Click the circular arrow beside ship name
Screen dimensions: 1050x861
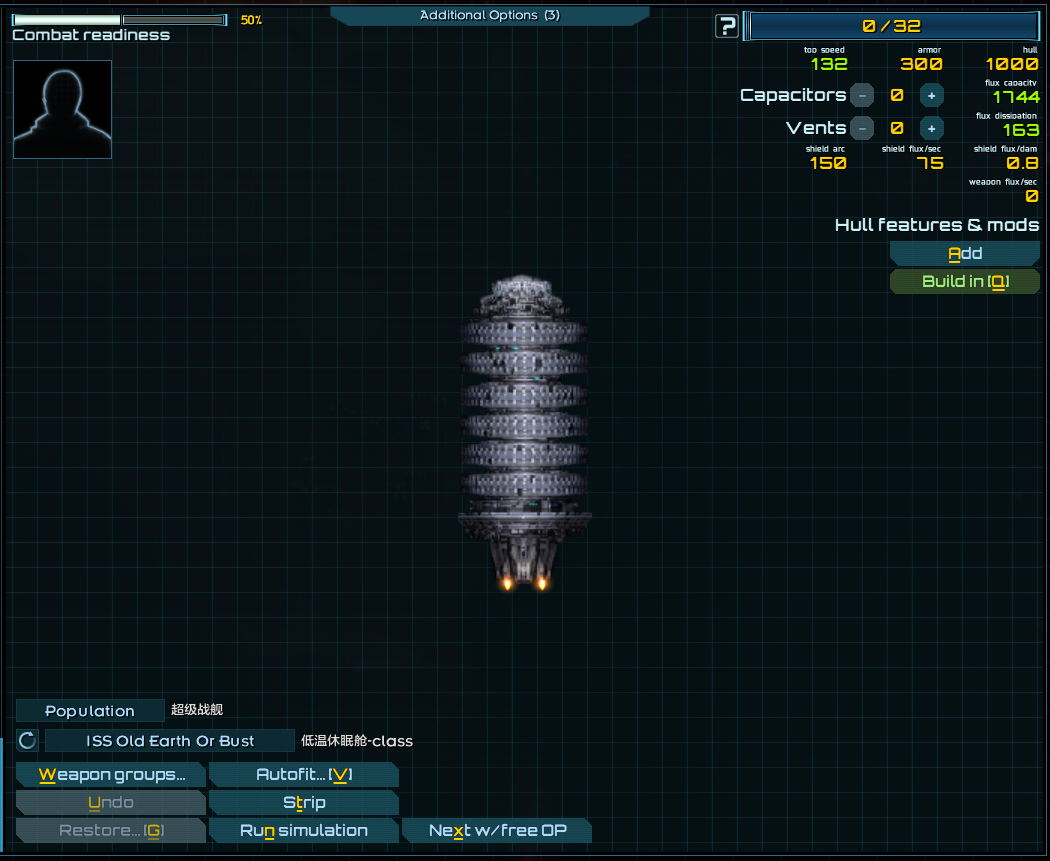click(x=28, y=741)
